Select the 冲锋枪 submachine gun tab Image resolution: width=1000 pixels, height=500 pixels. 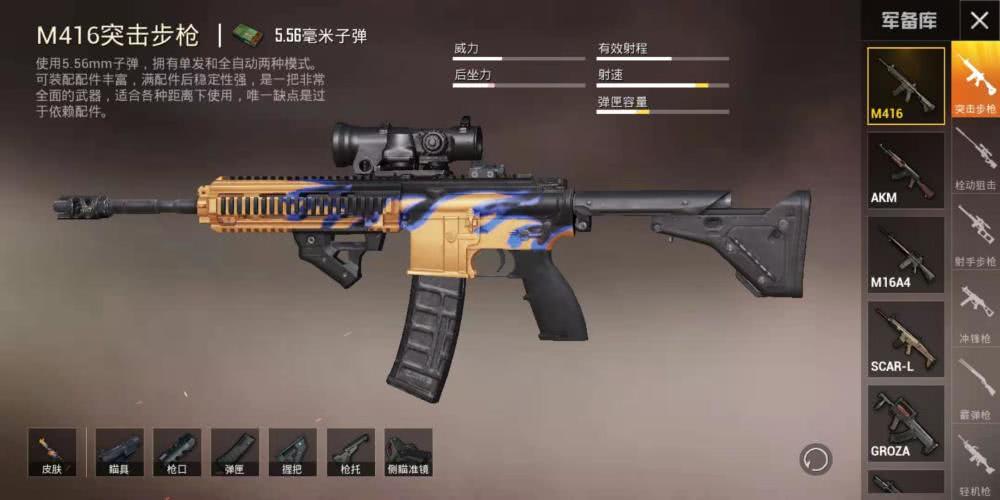click(x=975, y=310)
